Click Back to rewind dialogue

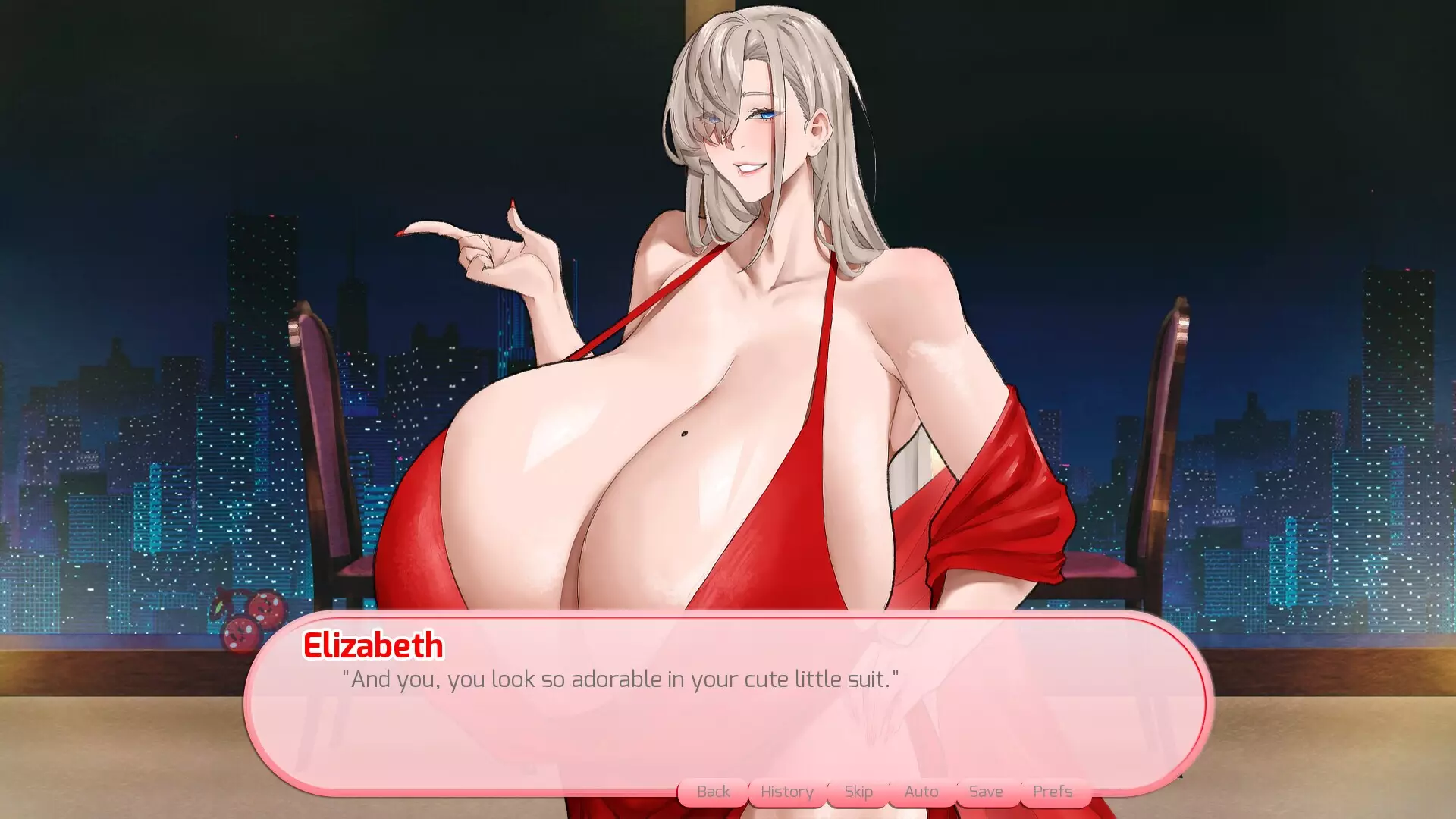tap(712, 791)
